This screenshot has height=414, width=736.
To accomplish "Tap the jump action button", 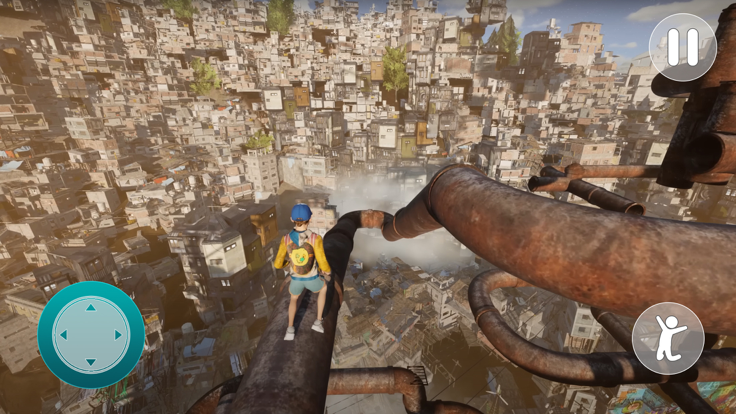I will pyautogui.click(x=668, y=338).
